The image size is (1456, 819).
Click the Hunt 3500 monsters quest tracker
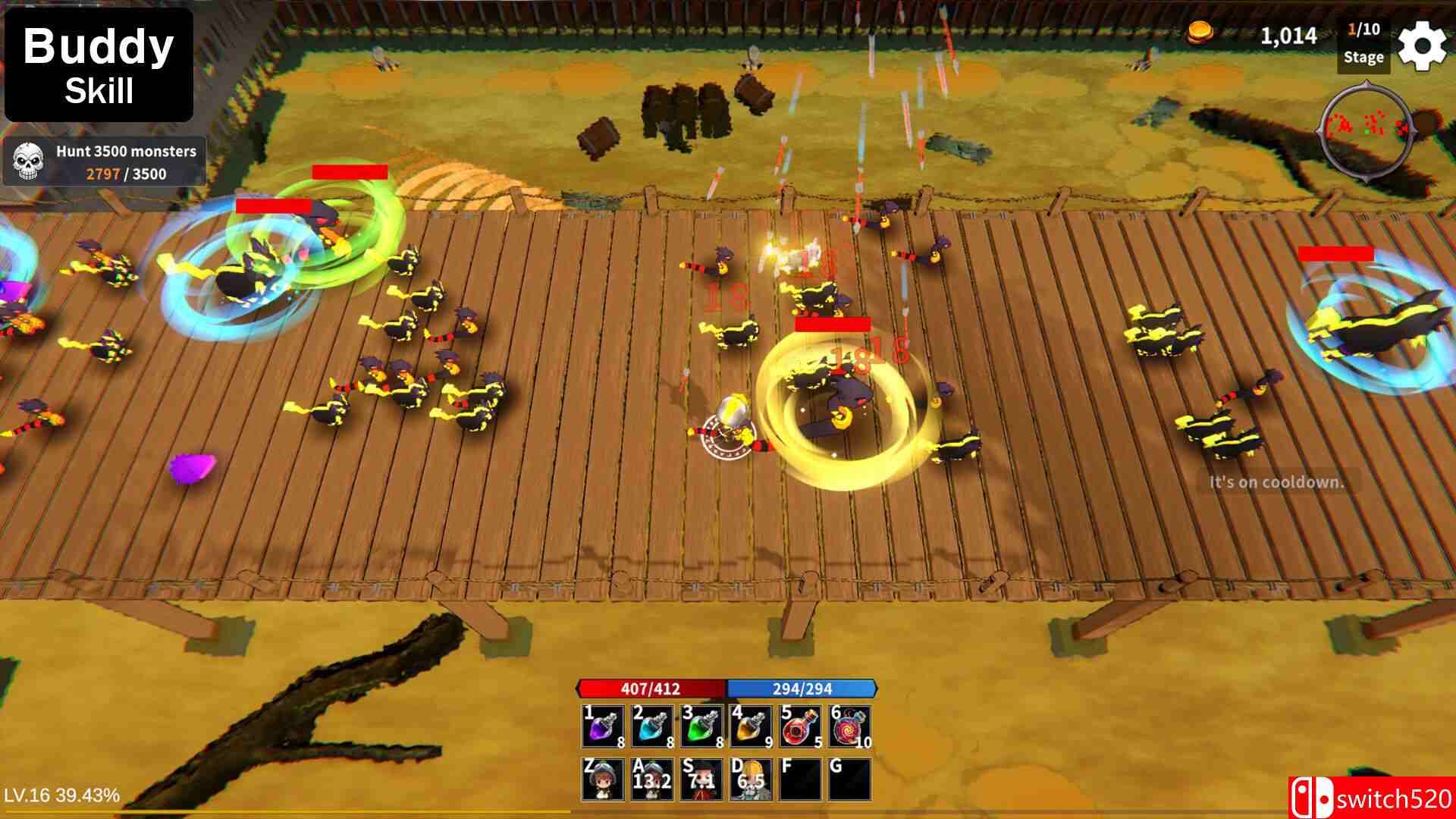[x=106, y=161]
